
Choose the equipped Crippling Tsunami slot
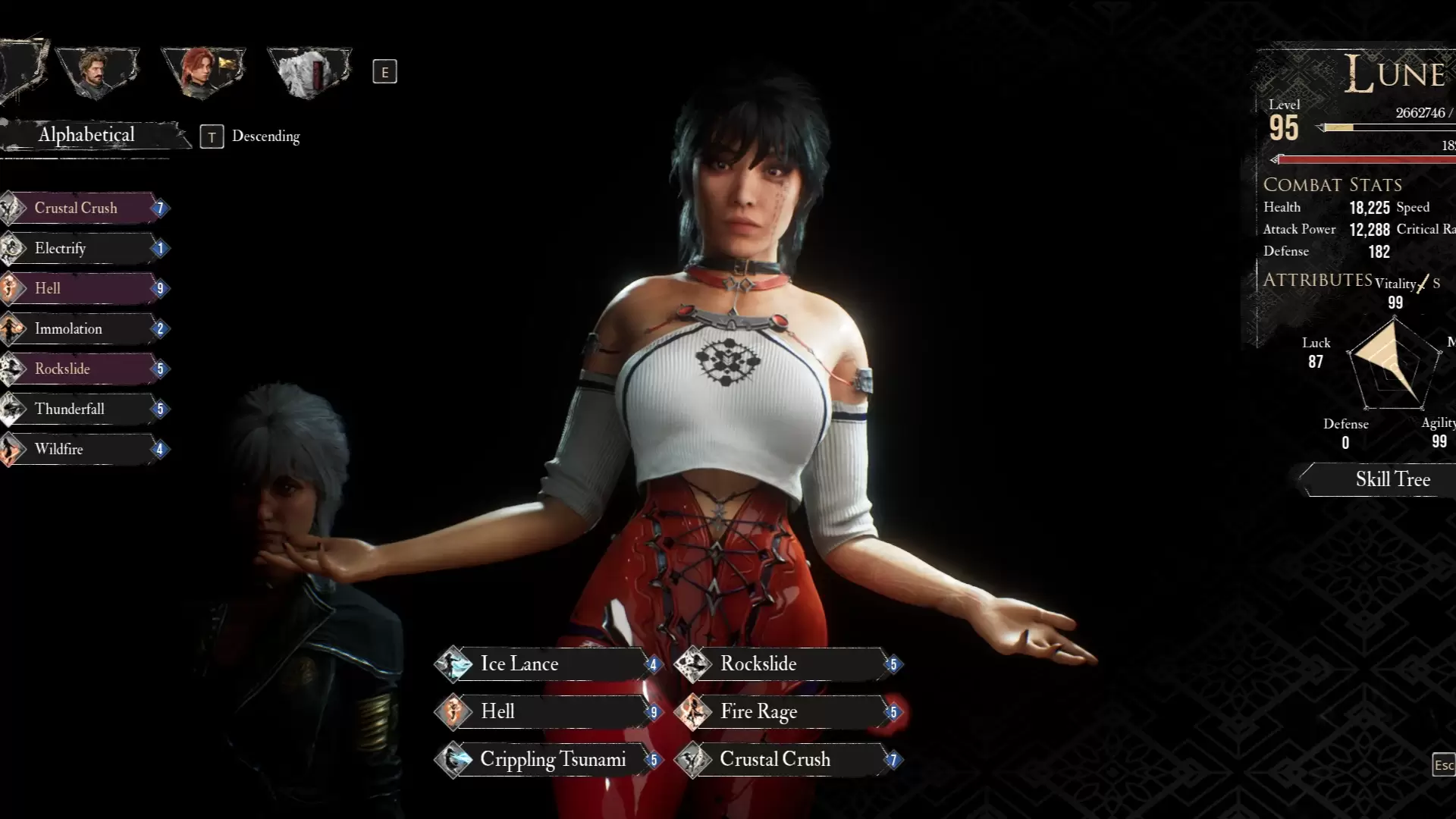tap(546, 760)
